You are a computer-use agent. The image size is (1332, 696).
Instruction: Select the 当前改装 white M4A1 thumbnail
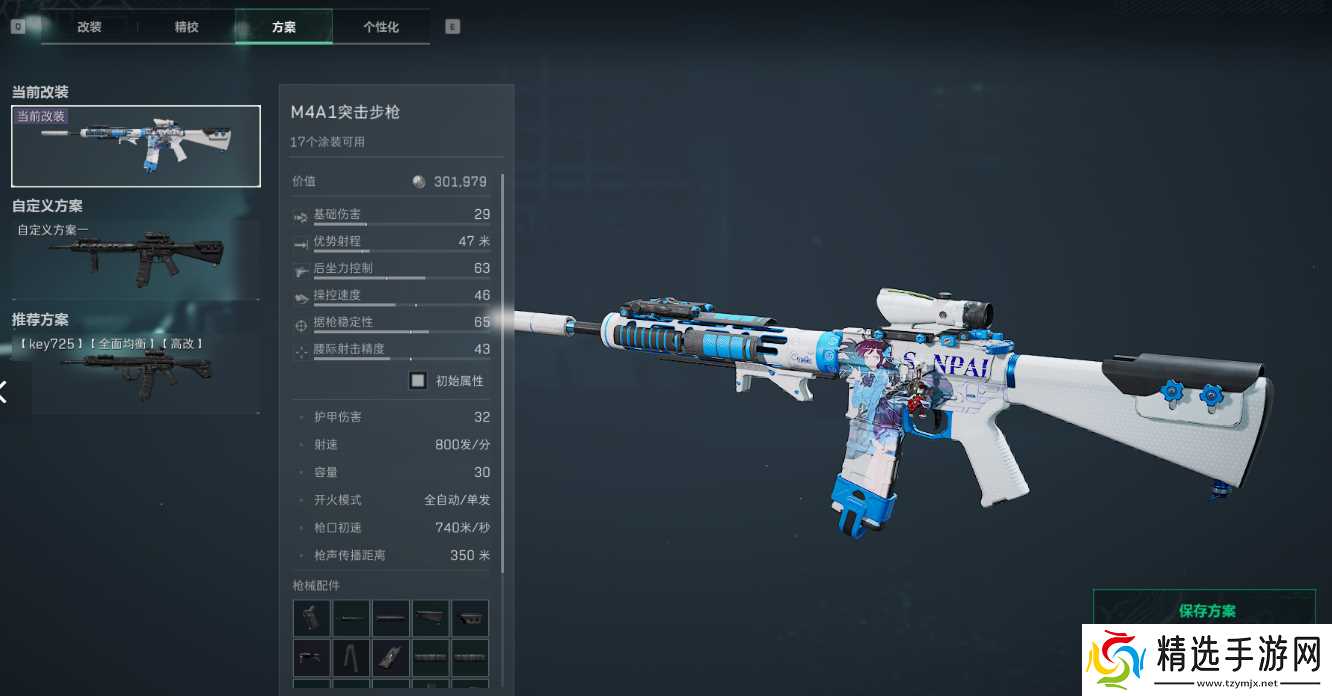136,146
